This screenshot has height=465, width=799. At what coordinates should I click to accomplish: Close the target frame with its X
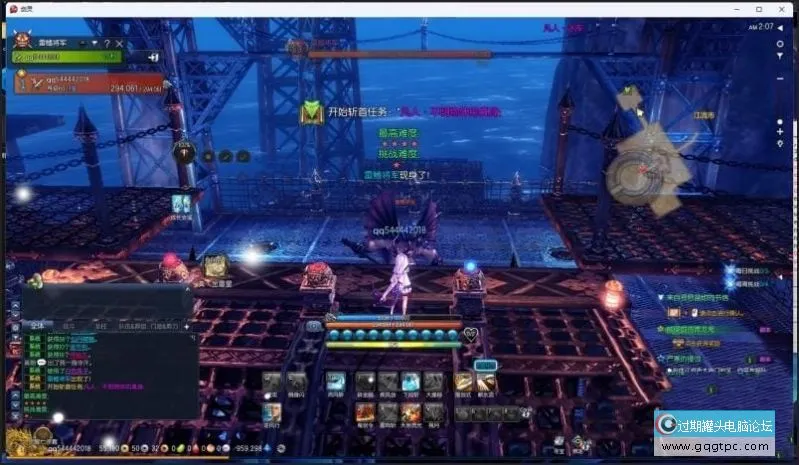pos(121,43)
